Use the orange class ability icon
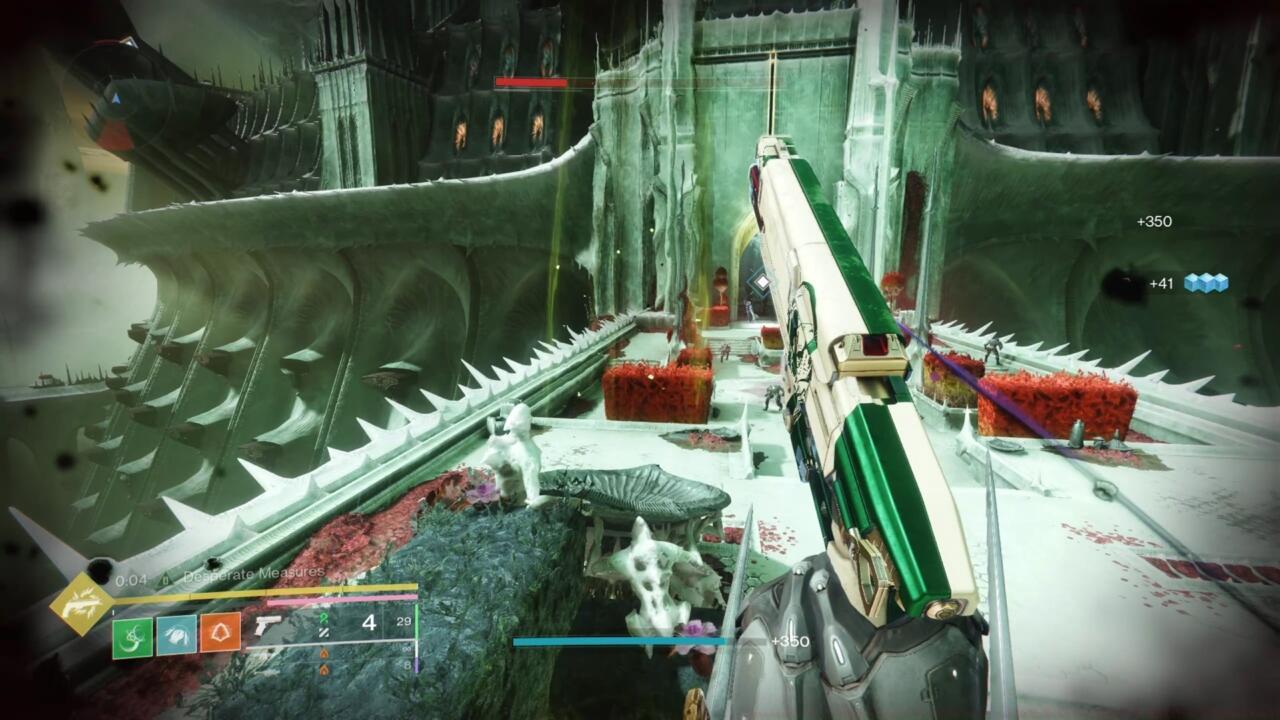1280x720 pixels. [220, 634]
